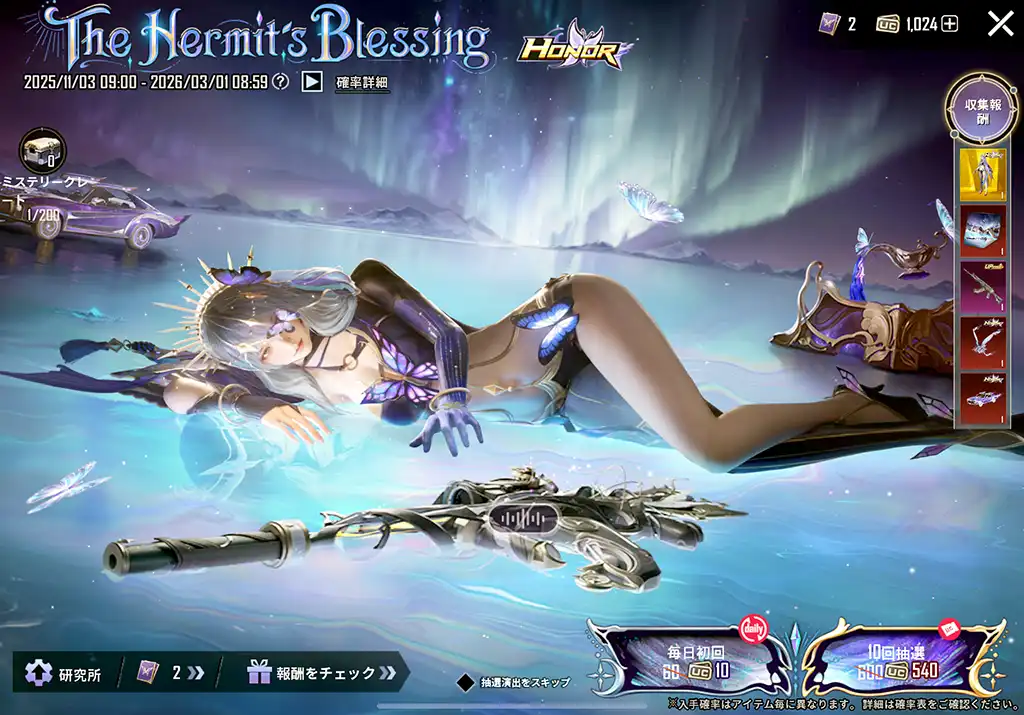Screen dimensions: 1024x715
Task: Open the 研究所 lab
Action: point(62,672)
